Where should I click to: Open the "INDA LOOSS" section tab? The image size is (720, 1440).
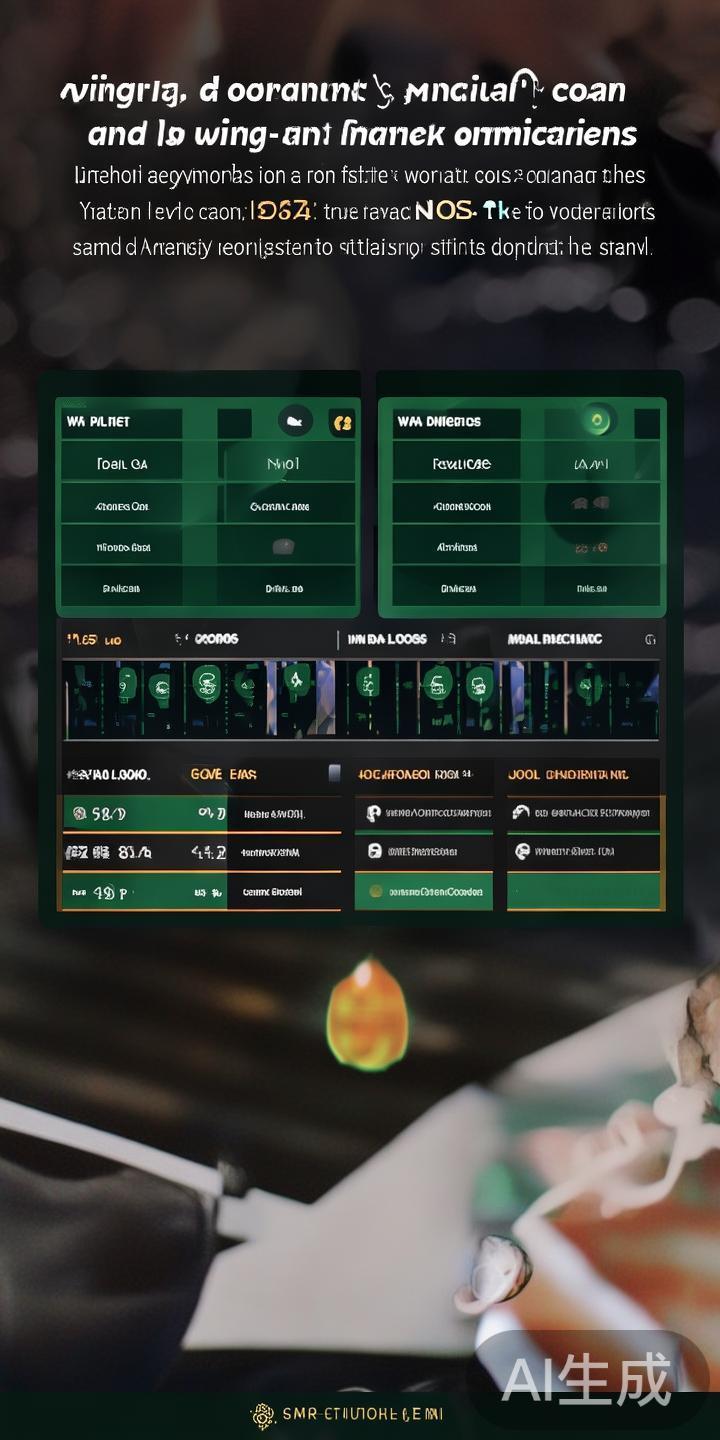coord(387,639)
